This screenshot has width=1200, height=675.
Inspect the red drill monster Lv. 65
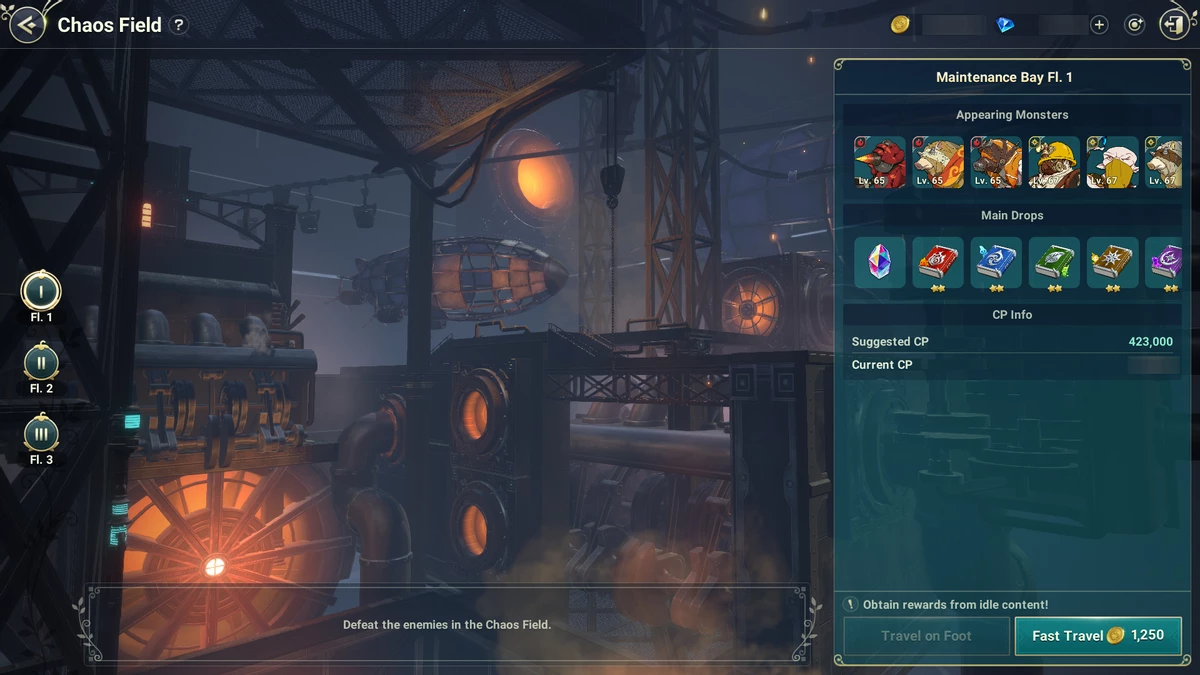(x=880, y=162)
